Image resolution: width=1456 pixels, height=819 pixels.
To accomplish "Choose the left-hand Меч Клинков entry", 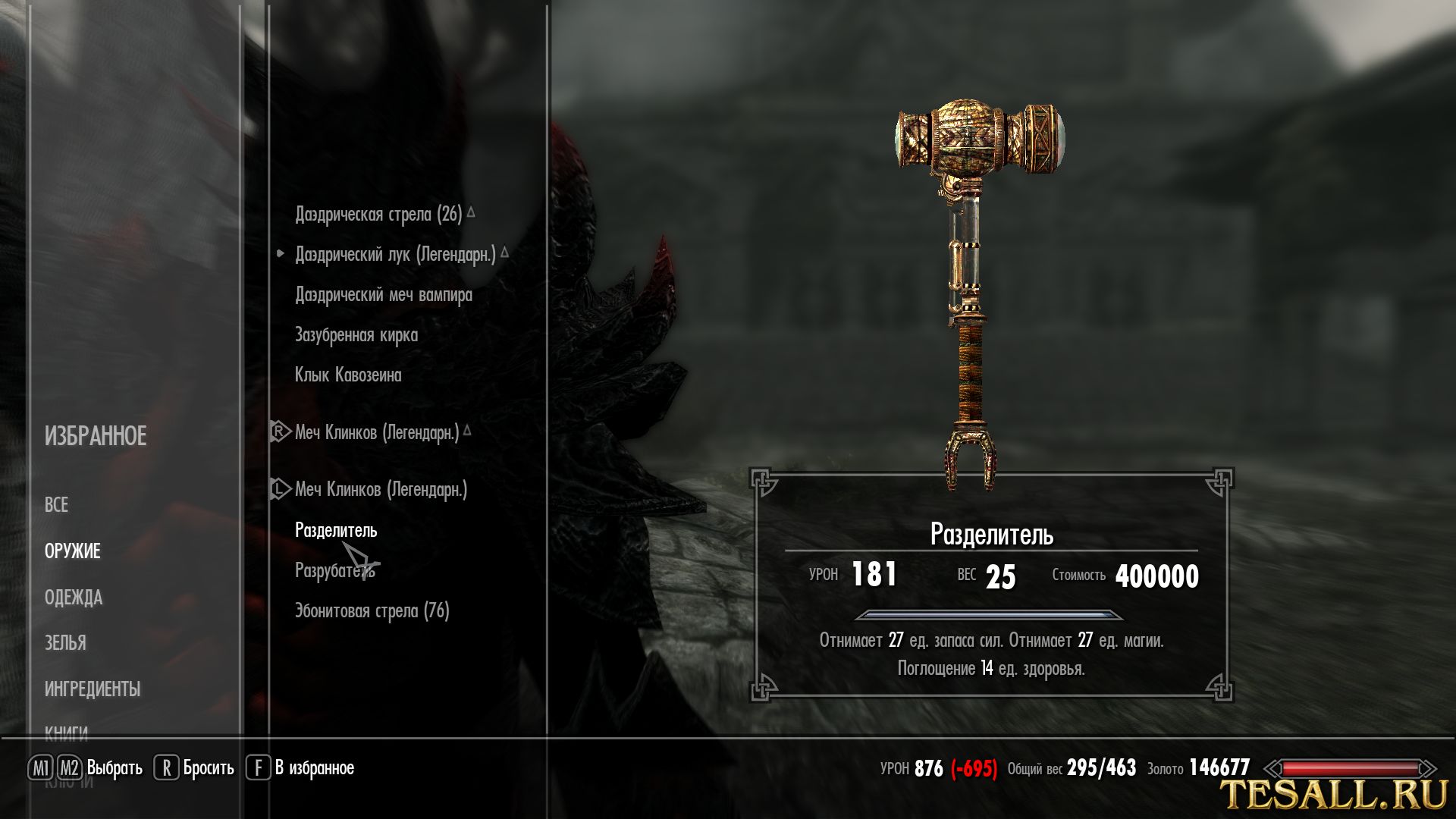I will click(x=381, y=490).
